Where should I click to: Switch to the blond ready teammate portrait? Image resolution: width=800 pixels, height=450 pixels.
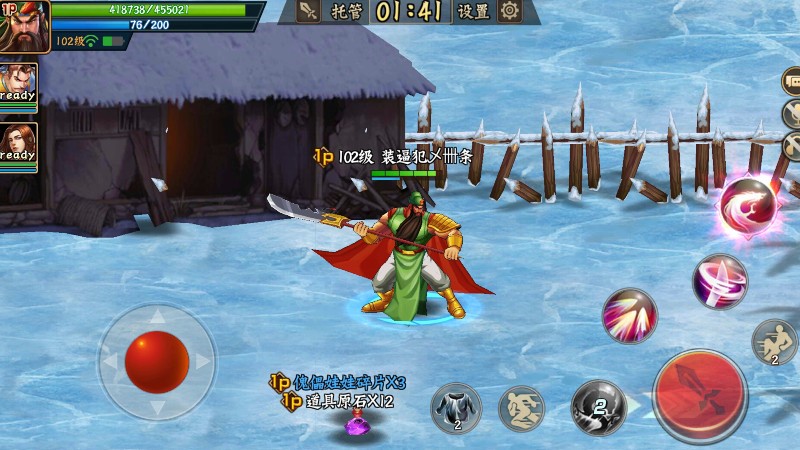tap(18, 86)
